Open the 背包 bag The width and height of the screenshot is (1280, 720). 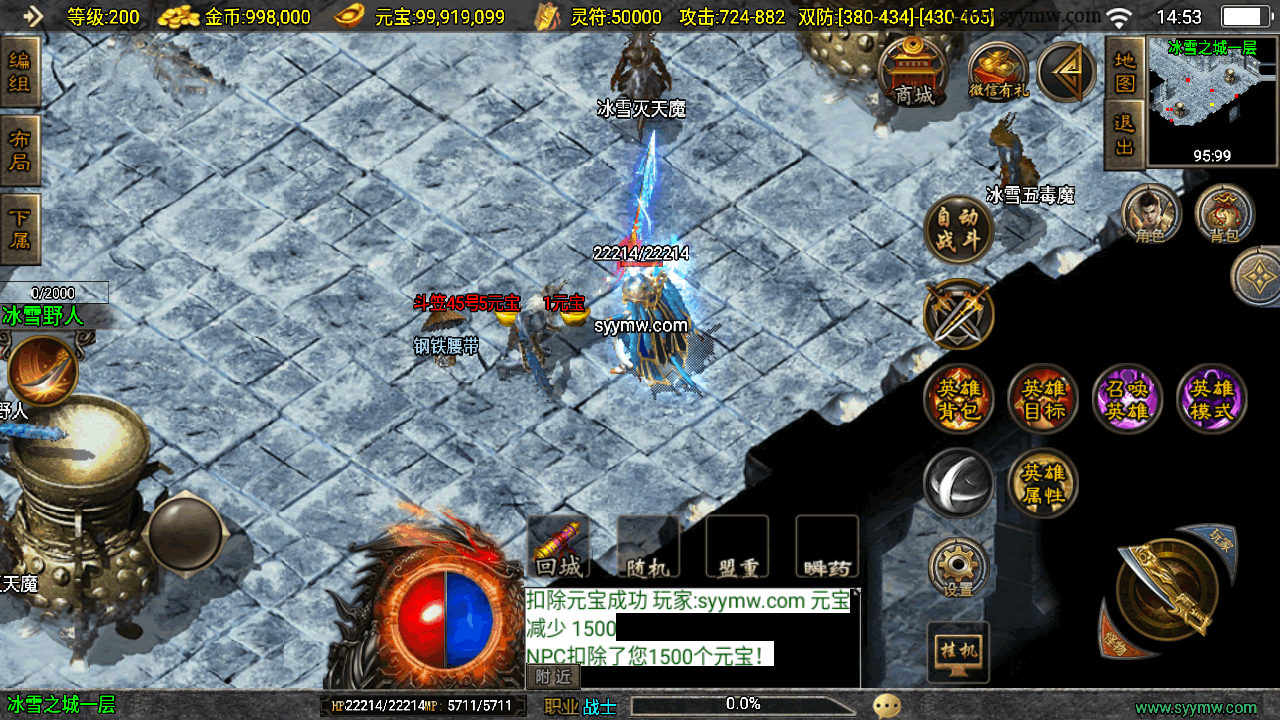pos(1224,214)
